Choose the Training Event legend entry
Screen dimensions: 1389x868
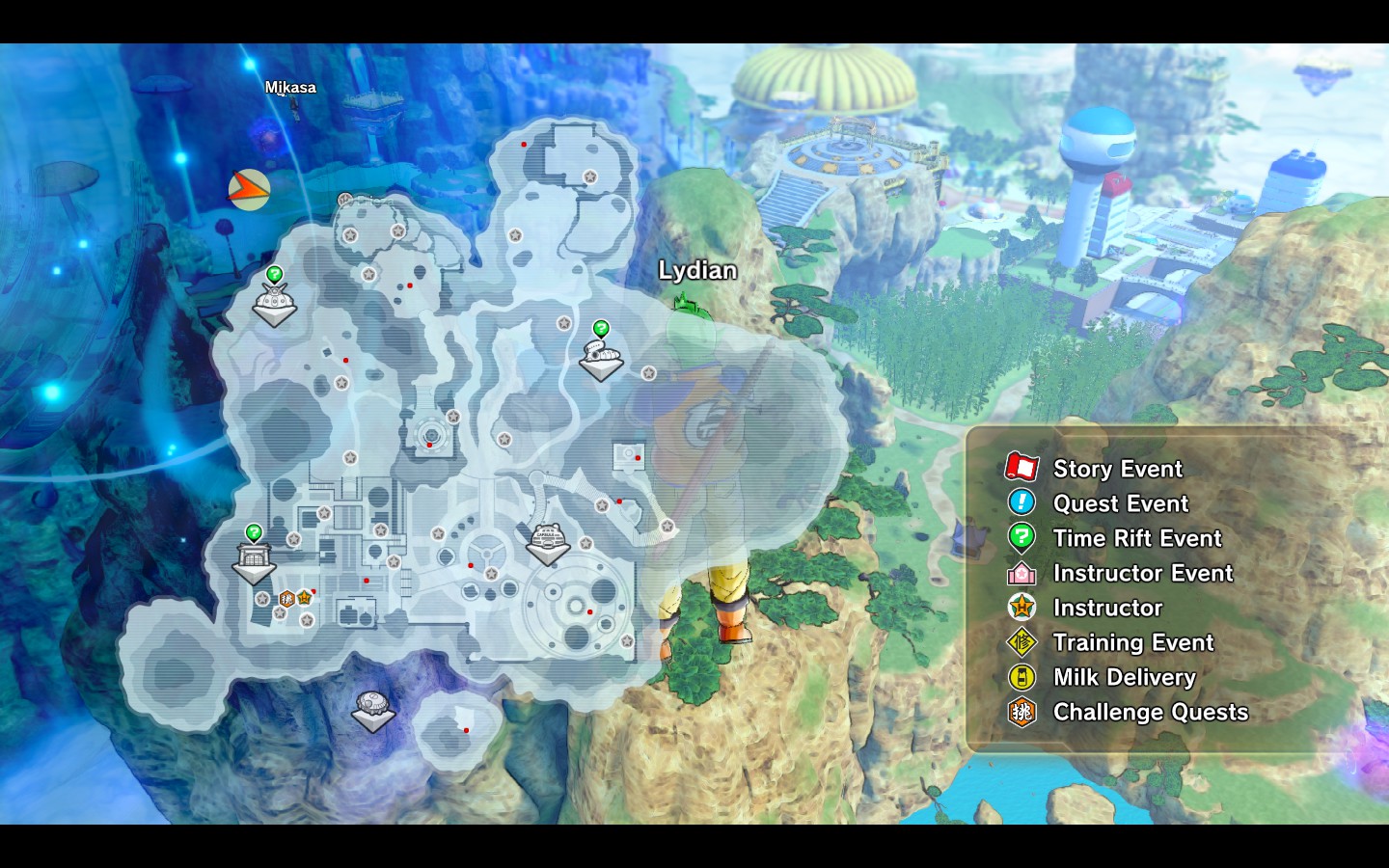point(1132,642)
